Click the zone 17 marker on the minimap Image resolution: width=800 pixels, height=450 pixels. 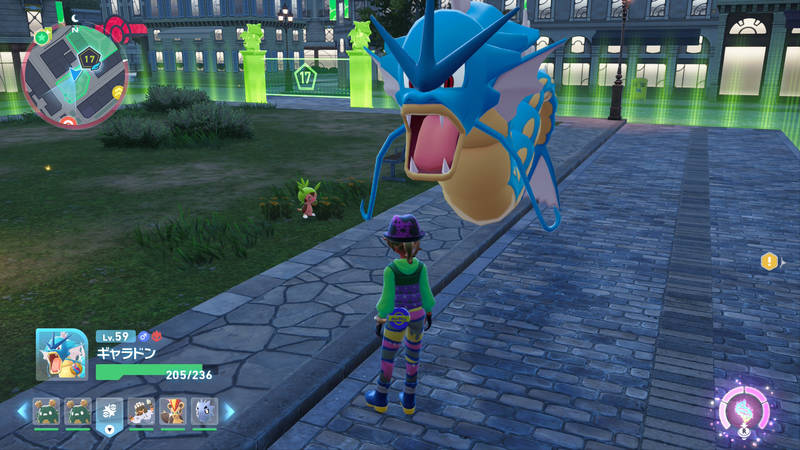coord(89,59)
